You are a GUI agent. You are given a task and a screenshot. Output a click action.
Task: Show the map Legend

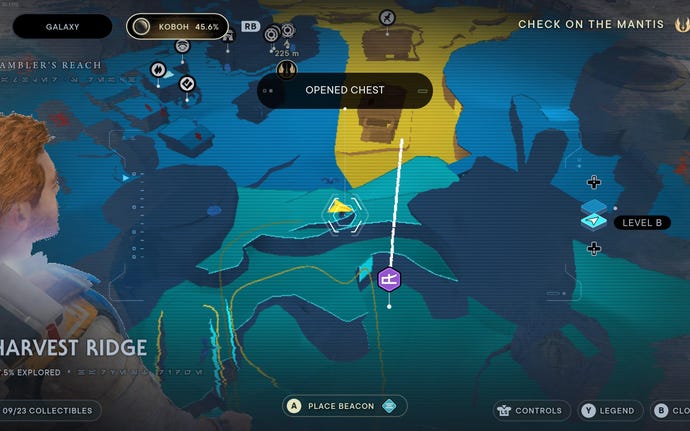pyautogui.click(x=608, y=410)
